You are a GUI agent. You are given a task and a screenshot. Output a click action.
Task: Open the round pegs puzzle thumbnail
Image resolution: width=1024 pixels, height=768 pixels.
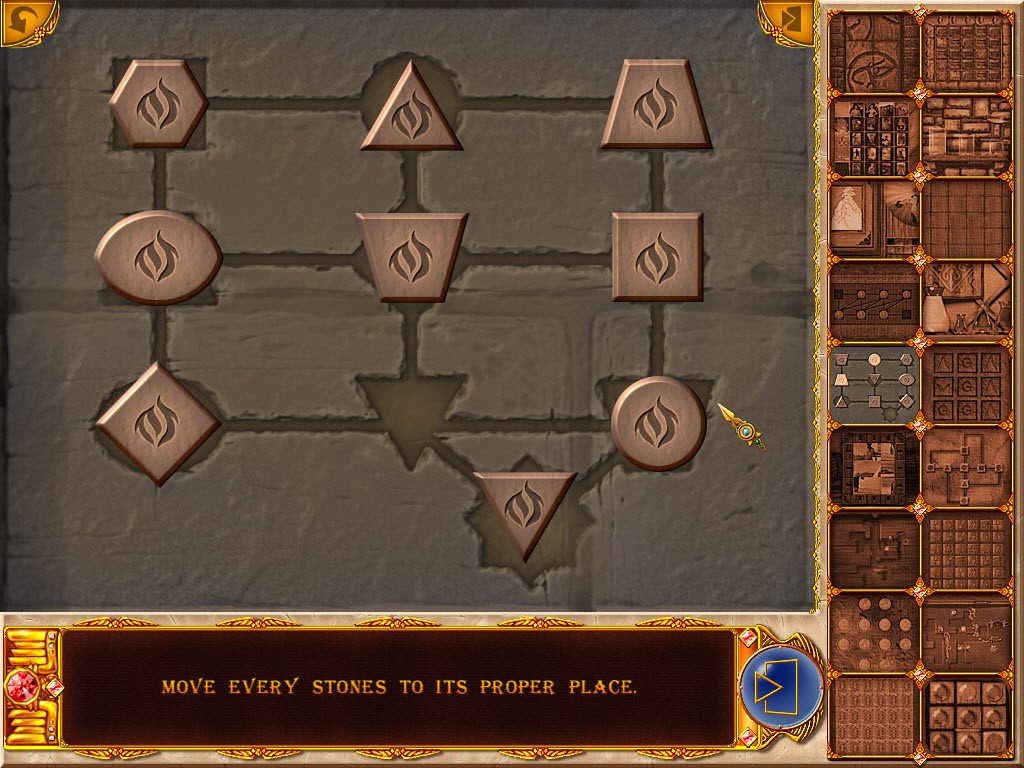[873, 634]
